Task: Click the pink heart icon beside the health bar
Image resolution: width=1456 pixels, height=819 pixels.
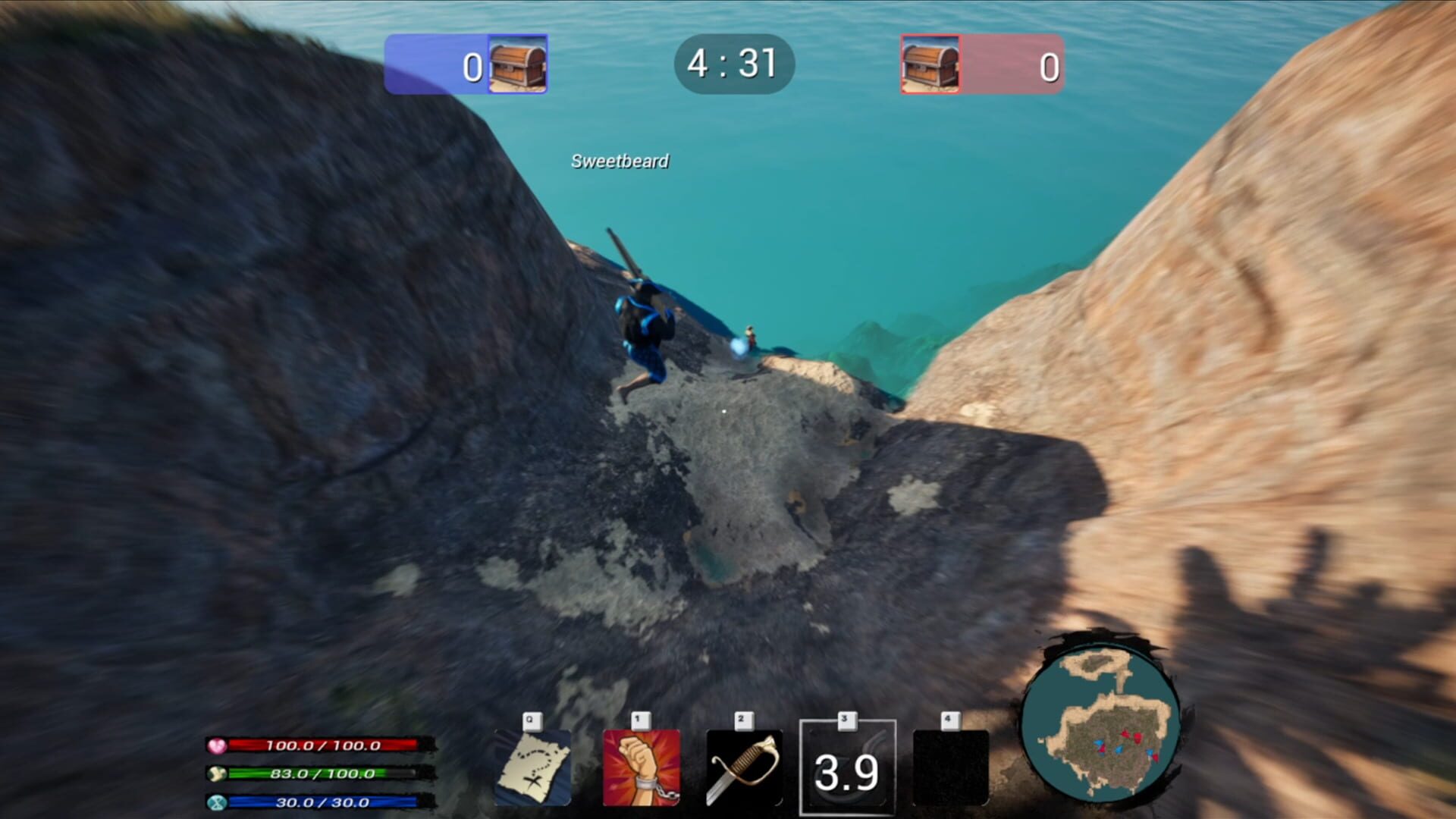Action: pyautogui.click(x=219, y=745)
